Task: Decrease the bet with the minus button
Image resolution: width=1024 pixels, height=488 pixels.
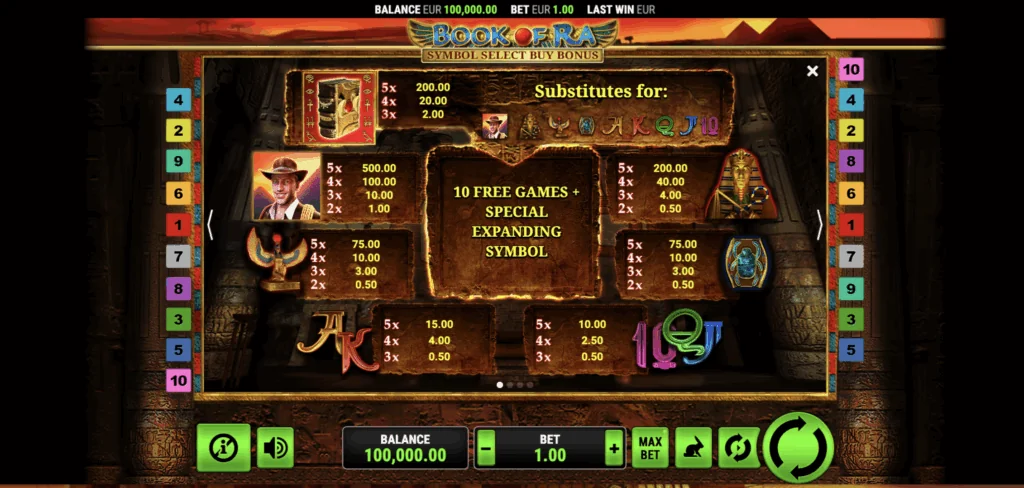Action: point(486,448)
